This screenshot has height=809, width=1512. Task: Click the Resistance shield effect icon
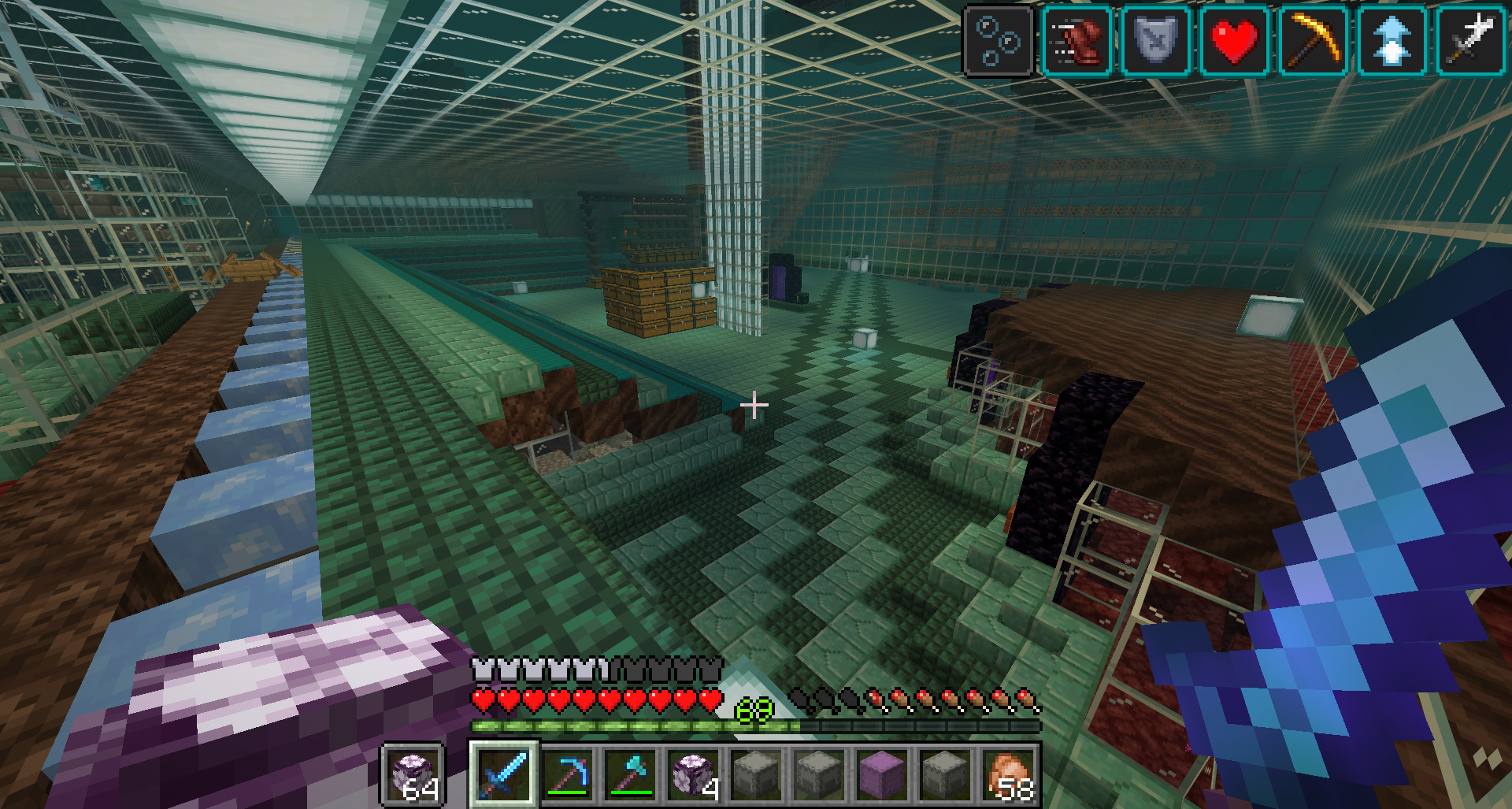[x=1155, y=40]
